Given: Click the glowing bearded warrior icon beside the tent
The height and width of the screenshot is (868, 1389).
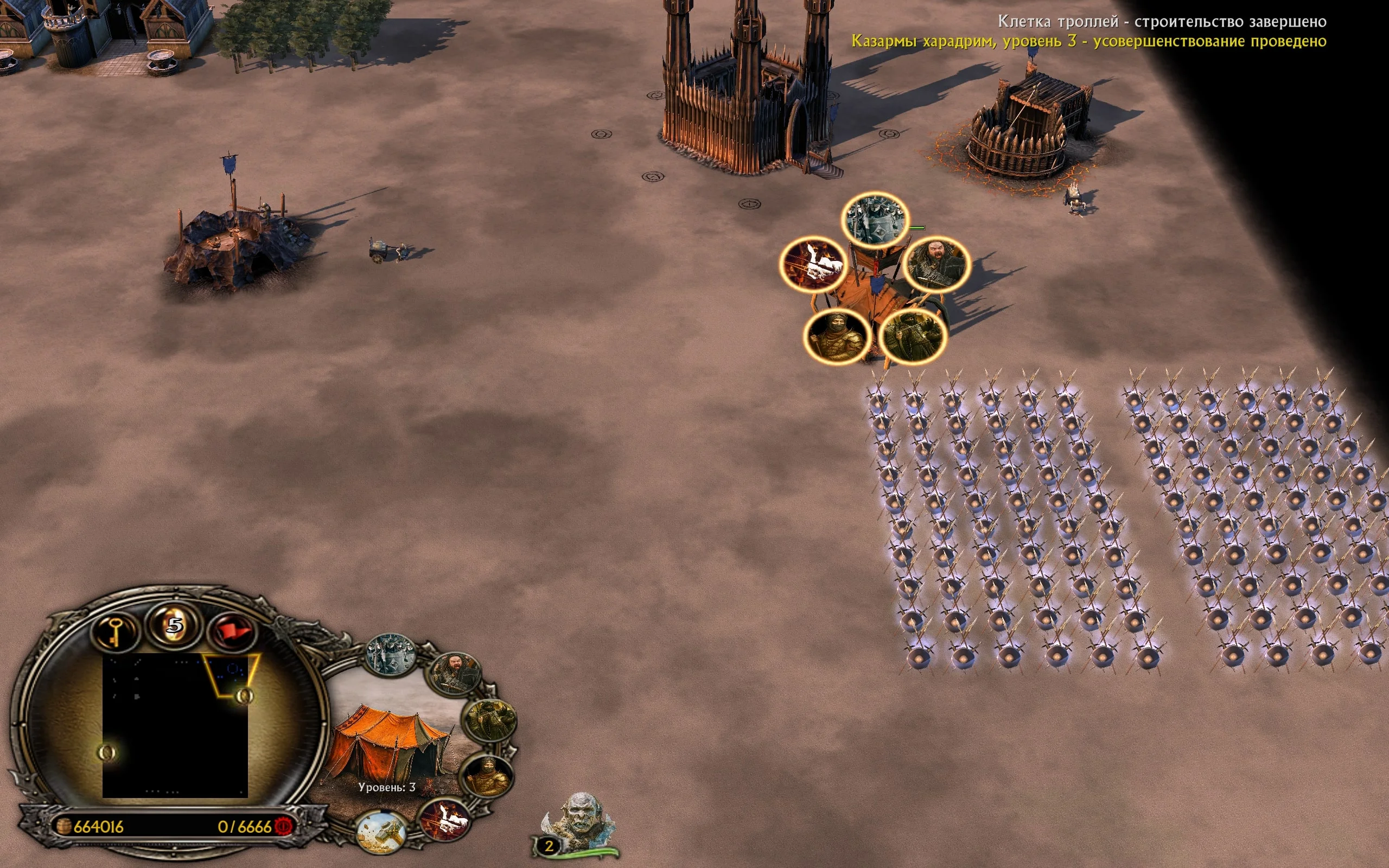Looking at the screenshot, I should [936, 265].
